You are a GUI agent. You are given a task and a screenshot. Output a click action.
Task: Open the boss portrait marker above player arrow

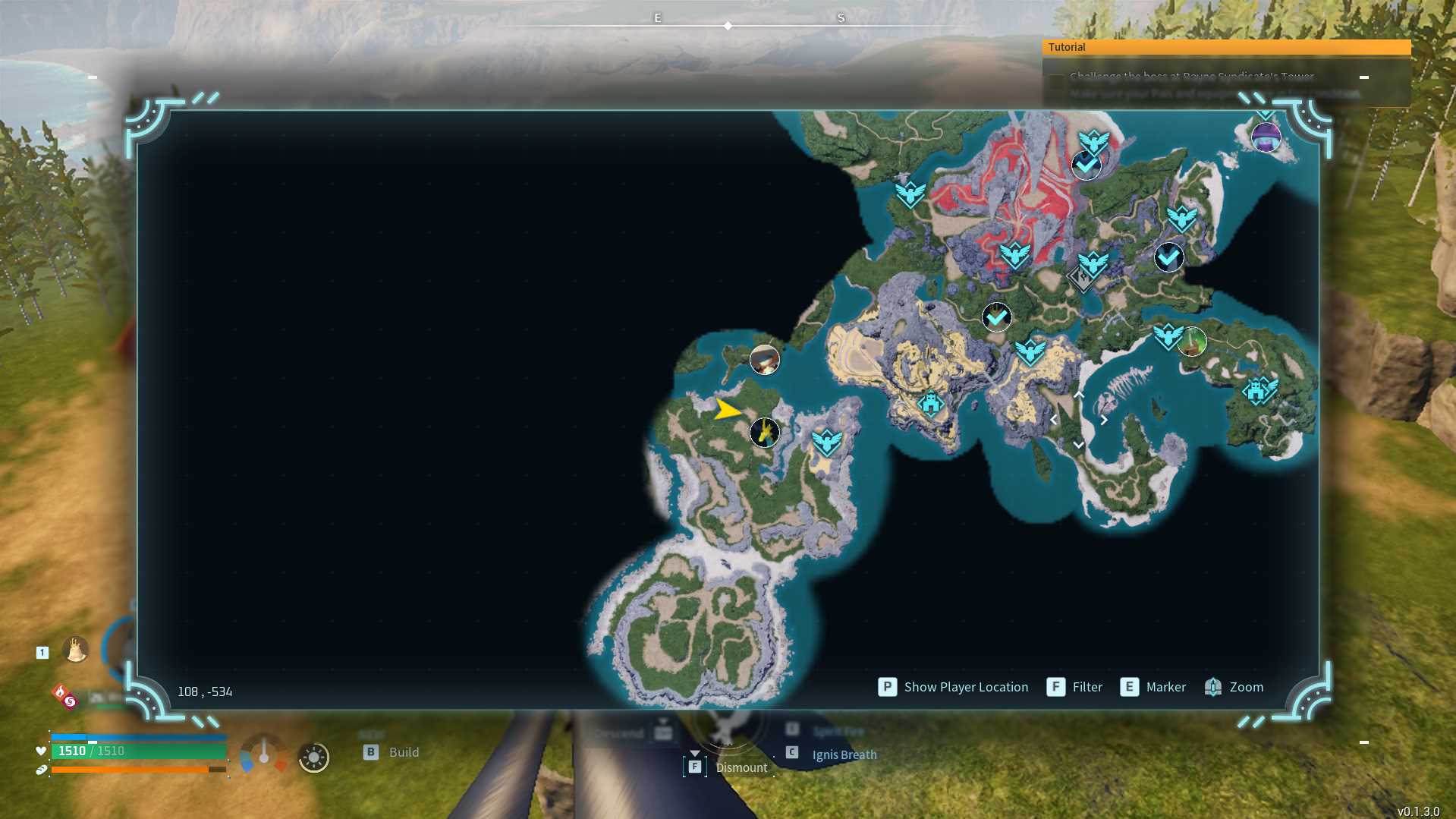765,359
